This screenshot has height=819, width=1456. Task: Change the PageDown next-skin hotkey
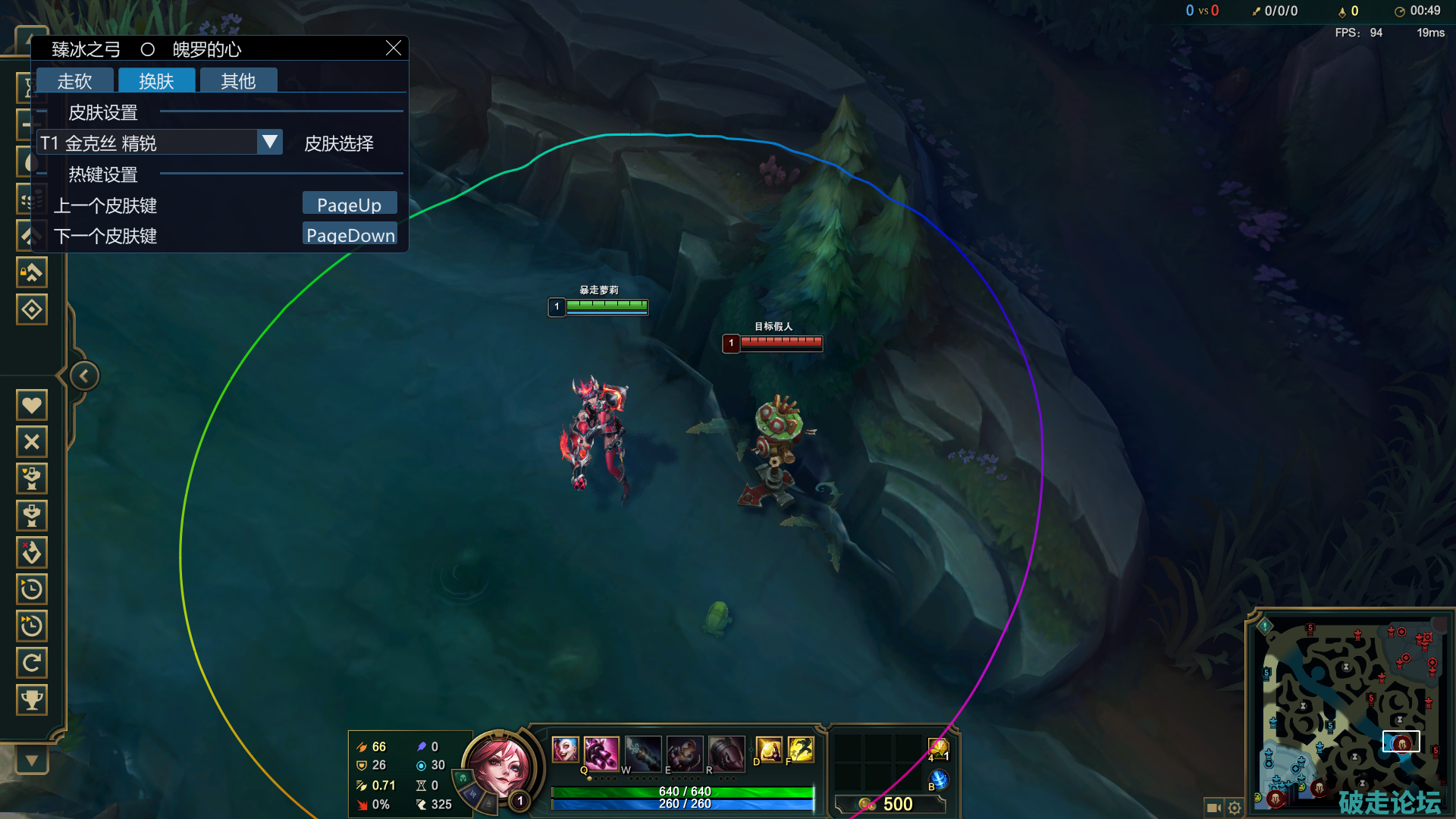point(350,234)
